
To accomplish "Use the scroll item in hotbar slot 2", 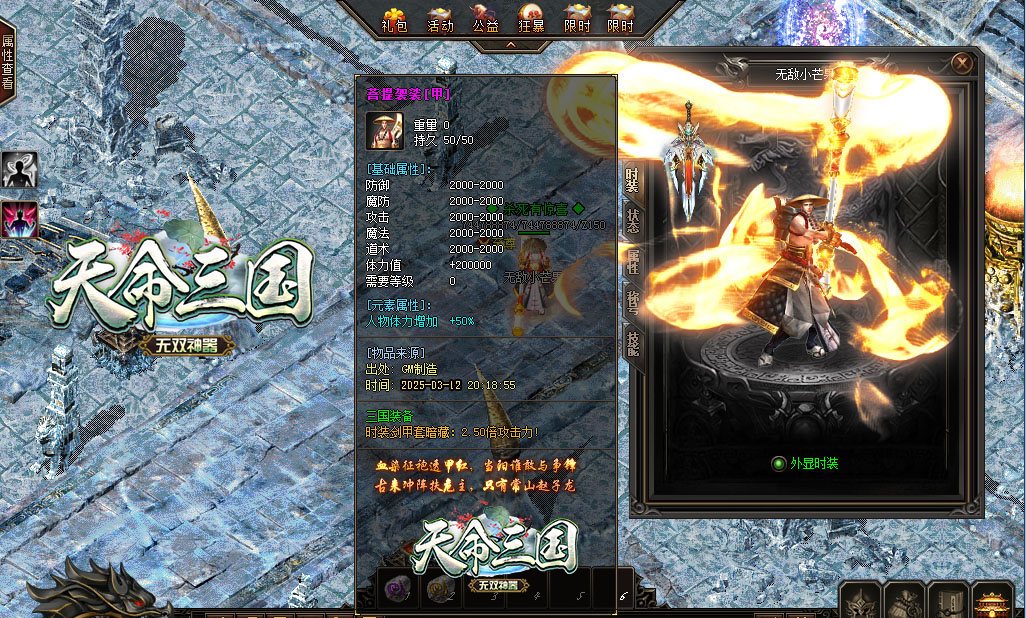I will (x=437, y=587).
